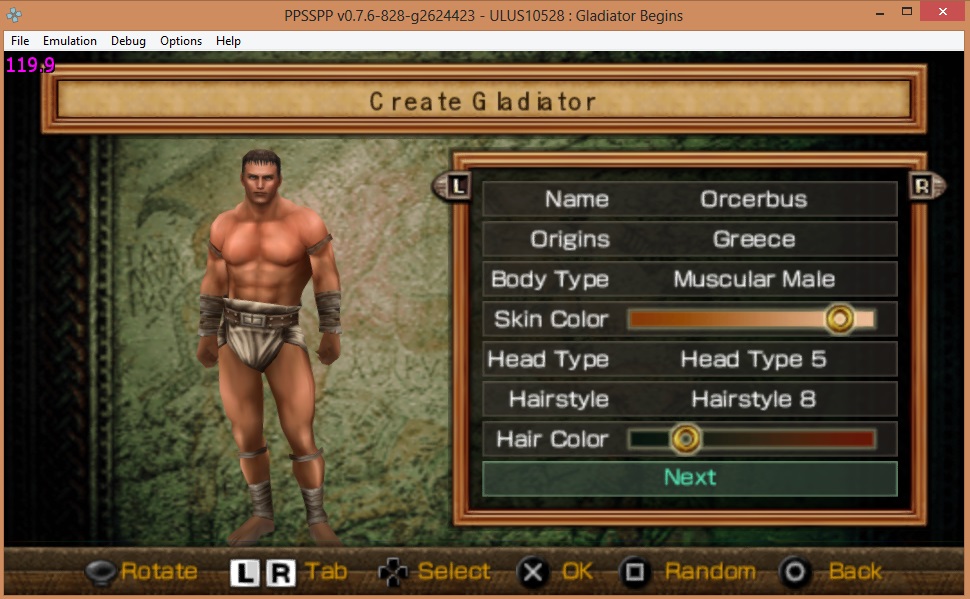This screenshot has height=599, width=970.
Task: Choose the Hairstyle 8 row
Action: click(x=689, y=399)
